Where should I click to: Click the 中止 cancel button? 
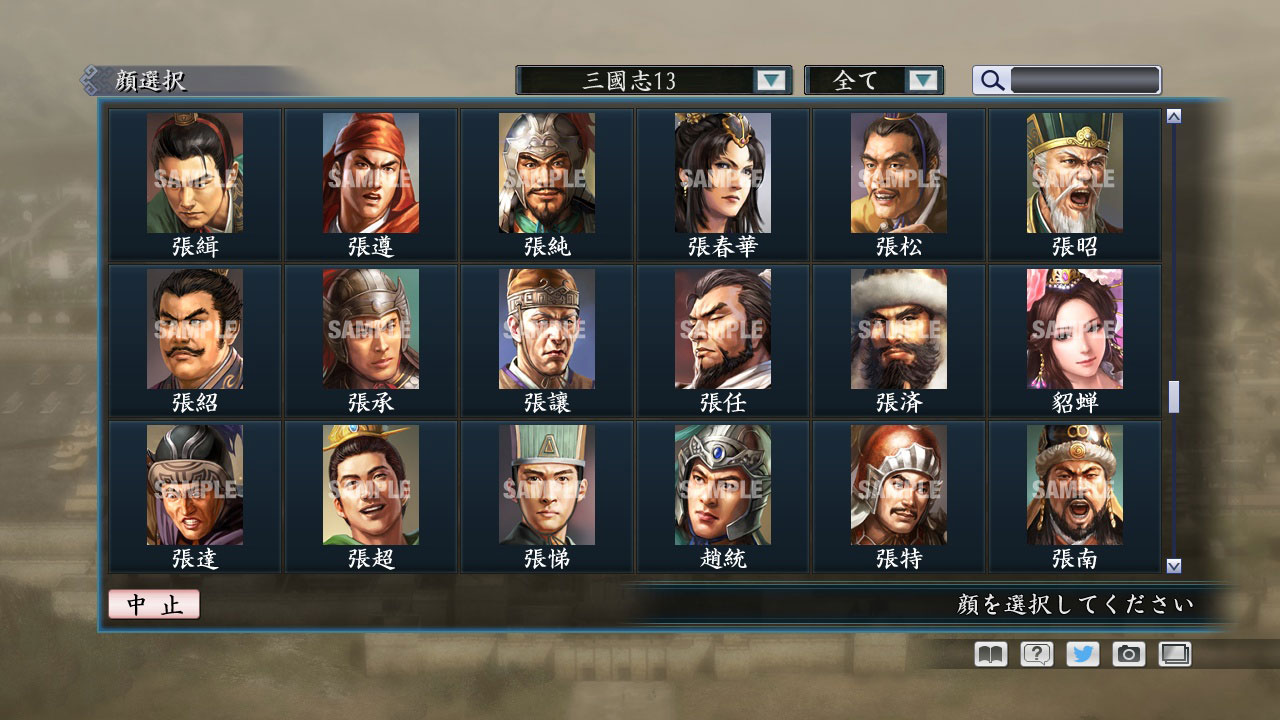coord(153,604)
